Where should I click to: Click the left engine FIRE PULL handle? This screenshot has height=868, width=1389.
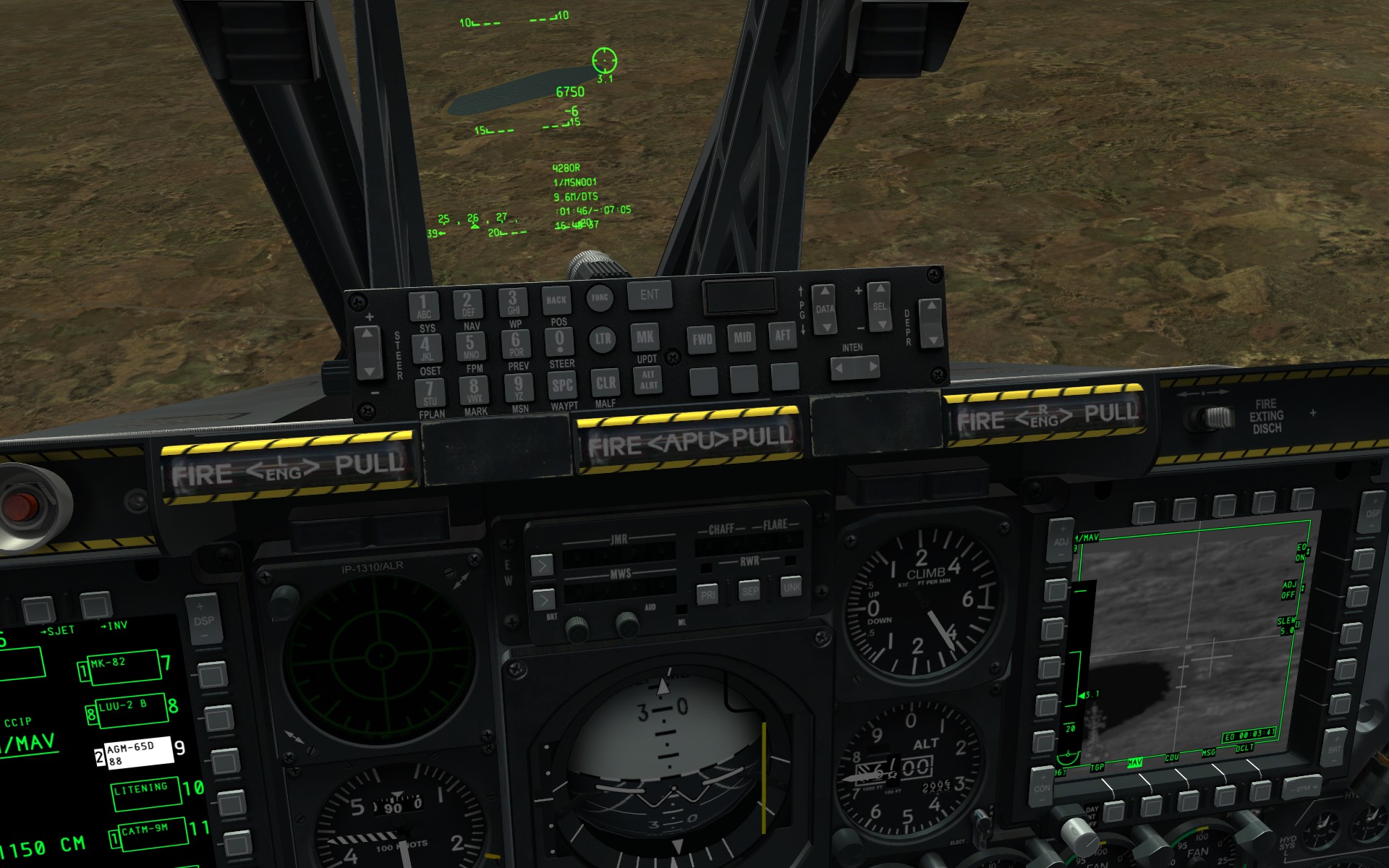(x=288, y=469)
